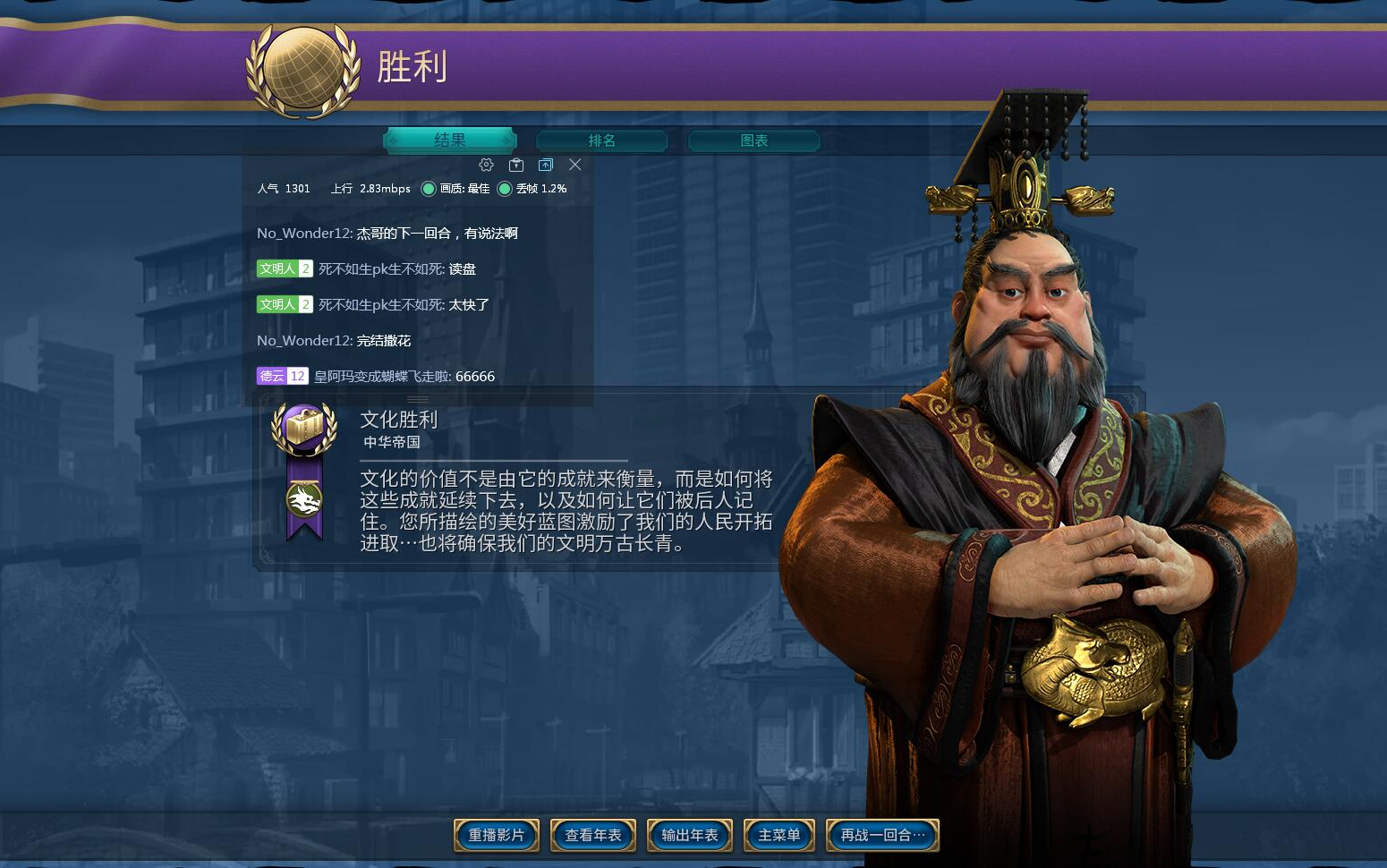Switch to the 排名 tab
The height and width of the screenshot is (868, 1387).
click(600, 140)
